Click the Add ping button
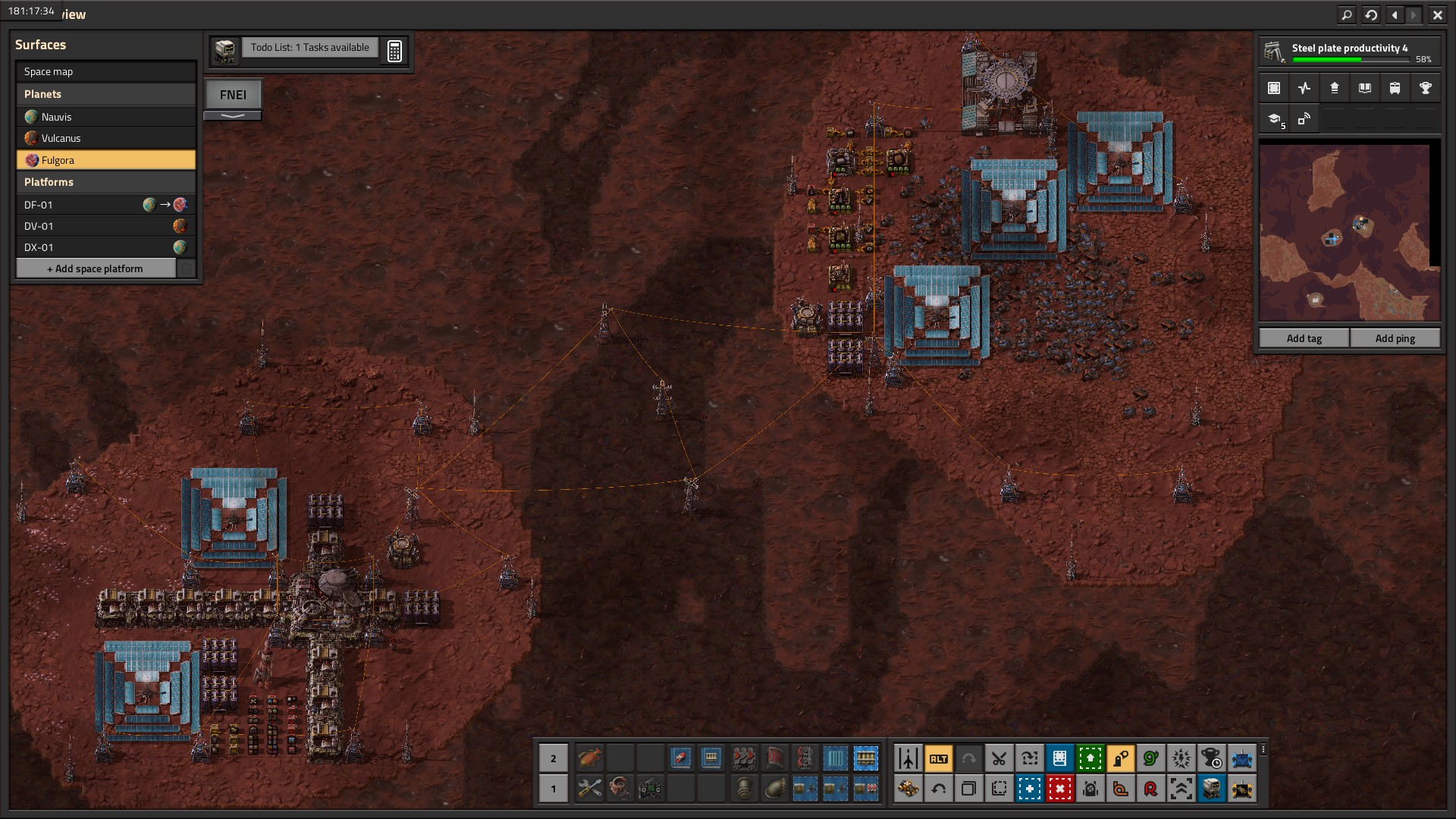 [1395, 338]
